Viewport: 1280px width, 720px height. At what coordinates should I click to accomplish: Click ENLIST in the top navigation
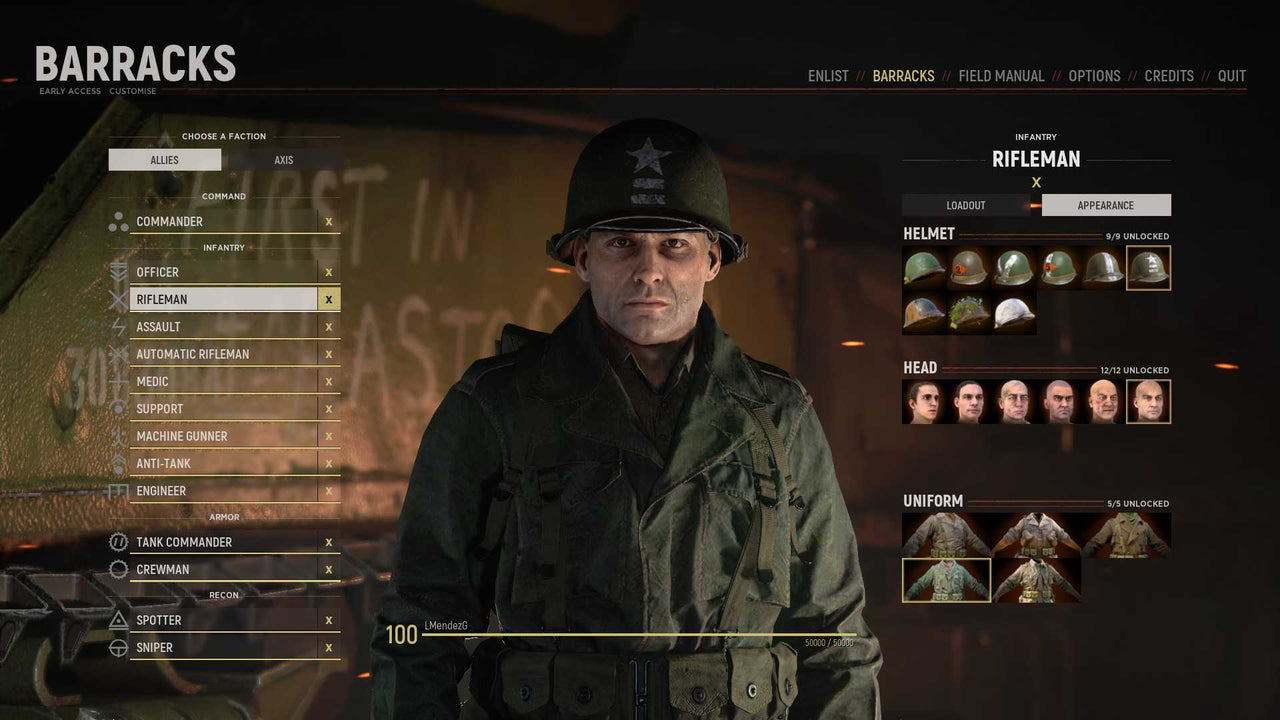[x=828, y=75]
